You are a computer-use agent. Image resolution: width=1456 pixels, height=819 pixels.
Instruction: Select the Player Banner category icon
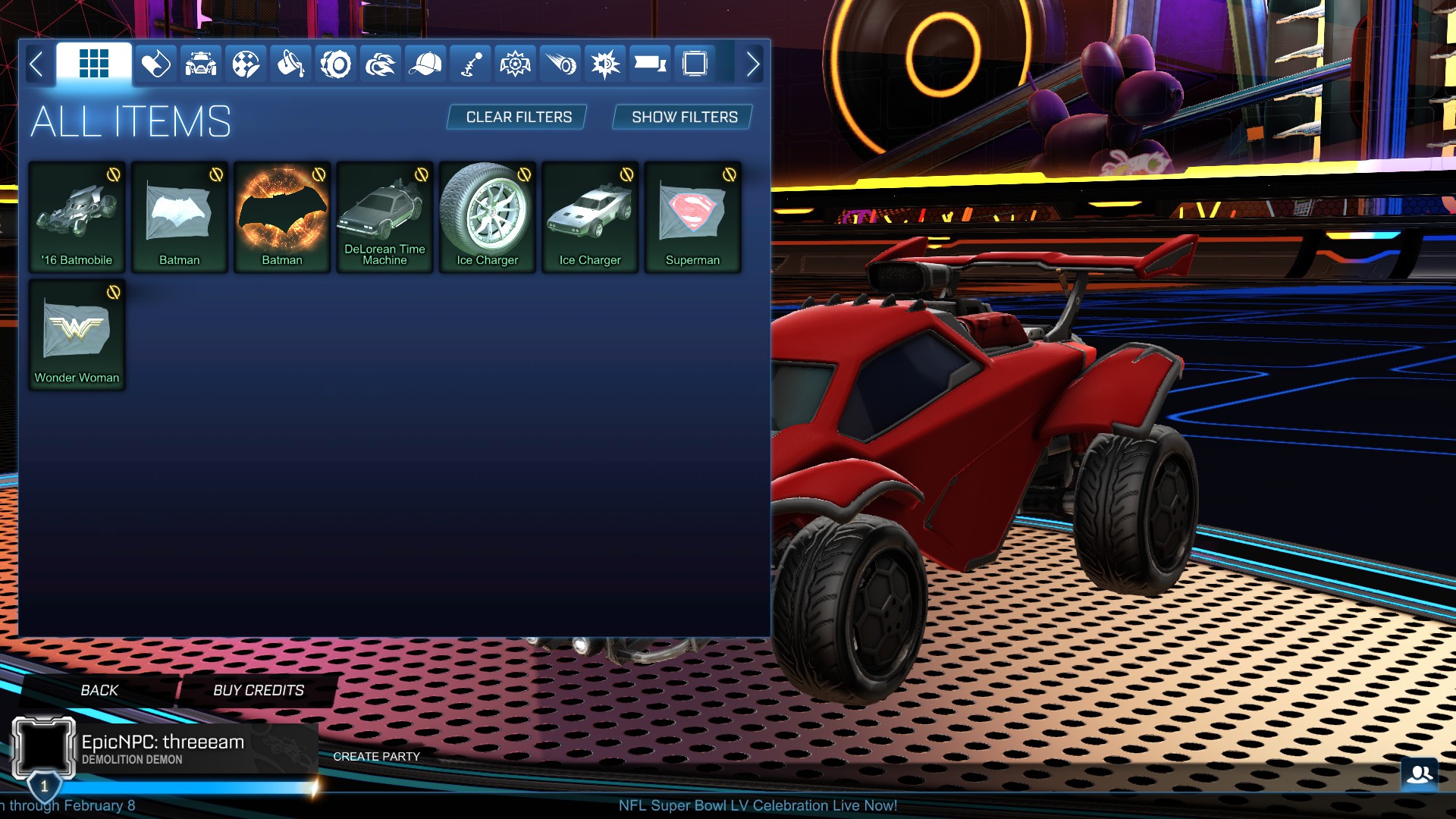pyautogui.click(x=650, y=64)
